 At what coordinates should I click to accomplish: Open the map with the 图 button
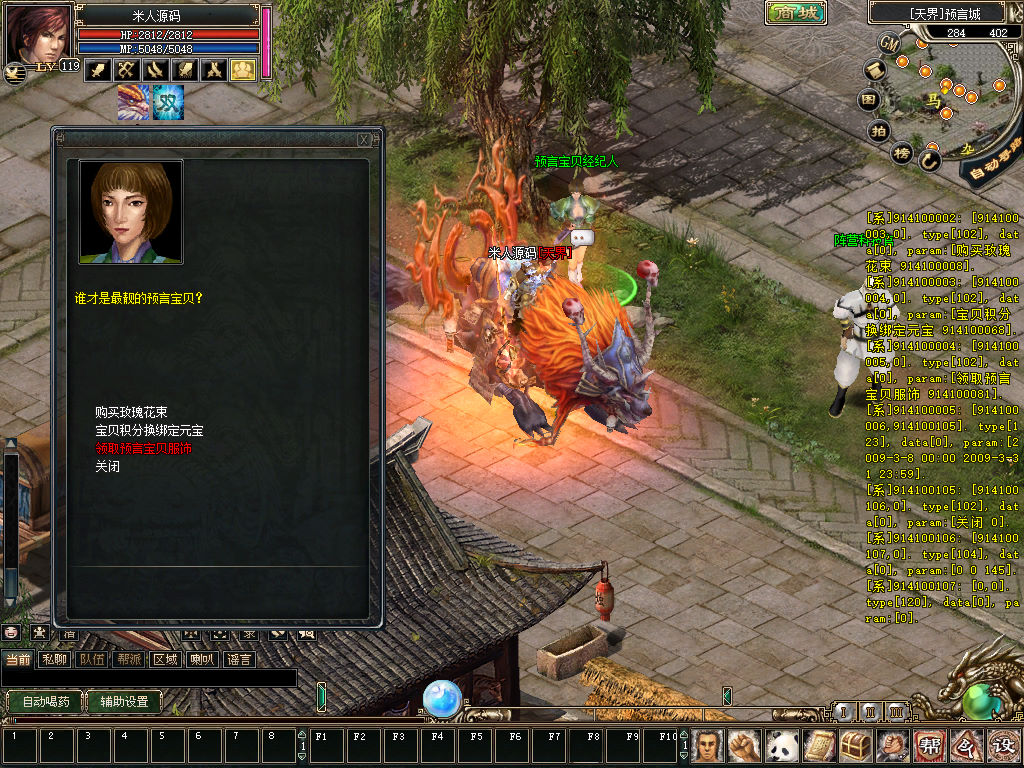pos(870,100)
